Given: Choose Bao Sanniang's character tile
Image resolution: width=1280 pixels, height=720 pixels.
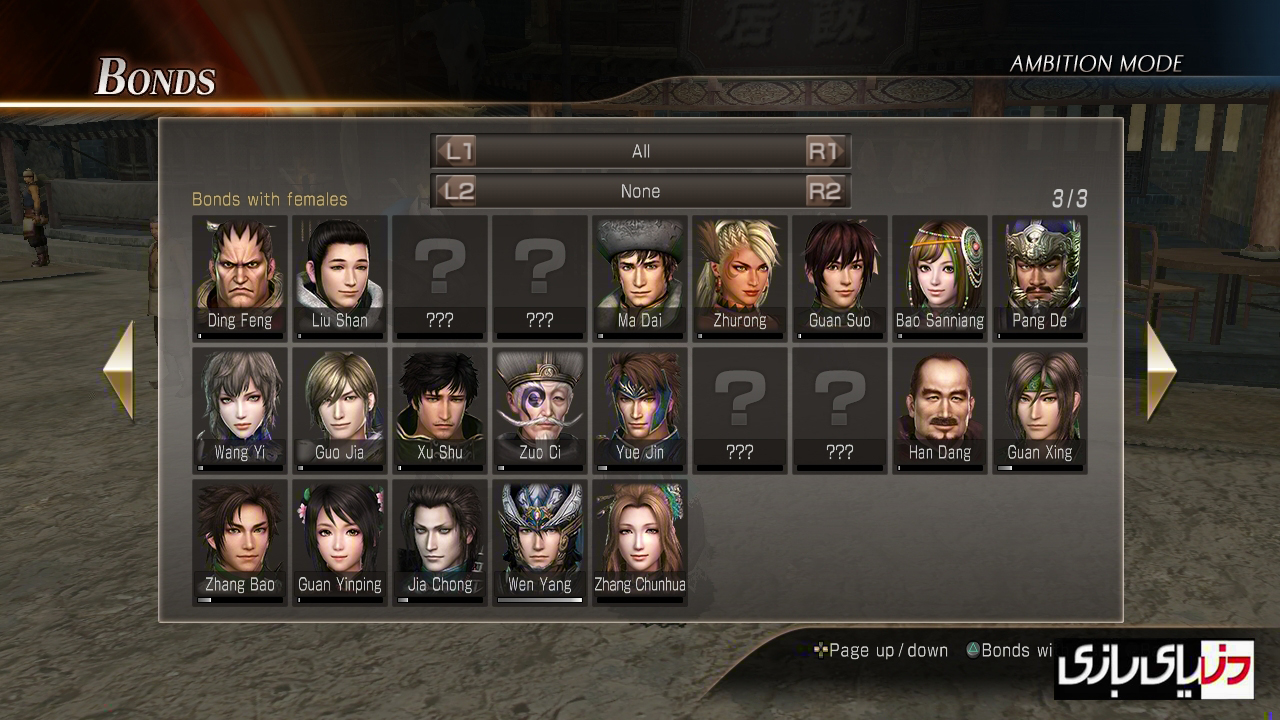Looking at the screenshot, I should [x=940, y=278].
